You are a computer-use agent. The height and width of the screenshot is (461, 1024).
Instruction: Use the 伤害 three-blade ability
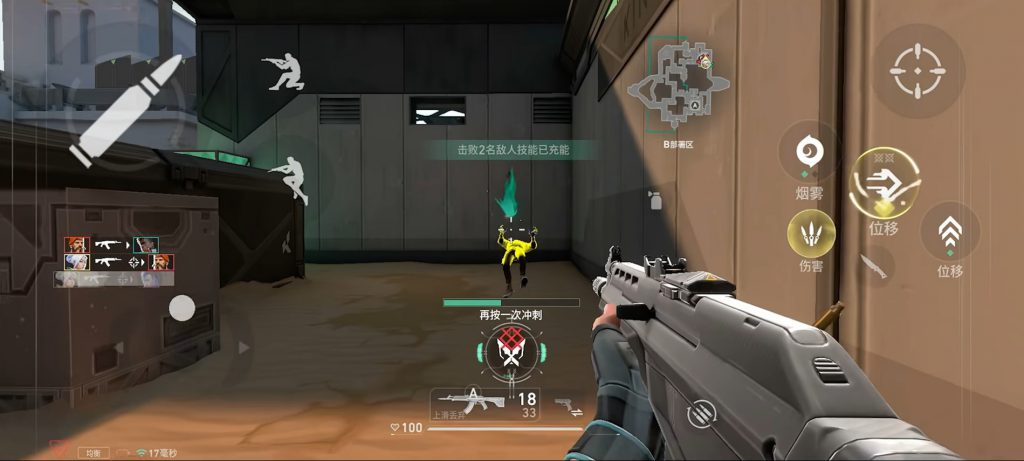(x=811, y=233)
